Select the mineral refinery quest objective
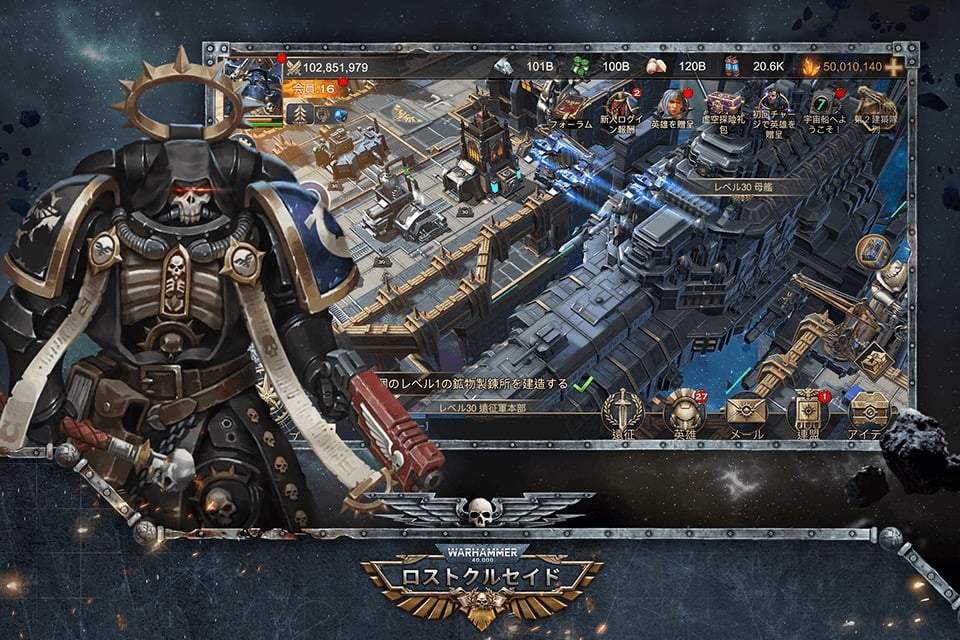 coord(481,383)
